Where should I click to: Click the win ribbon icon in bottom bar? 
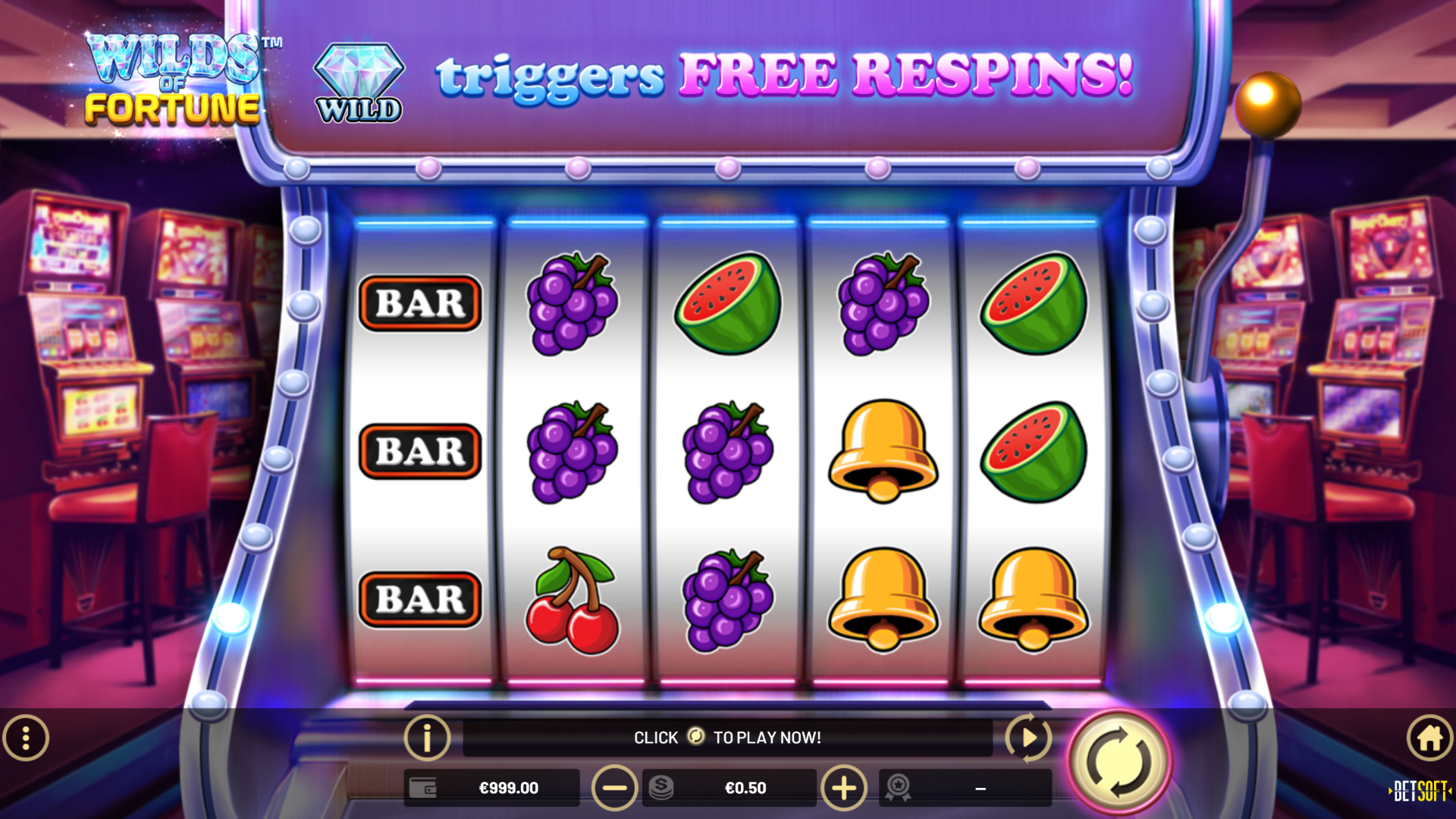pyautogui.click(x=896, y=787)
